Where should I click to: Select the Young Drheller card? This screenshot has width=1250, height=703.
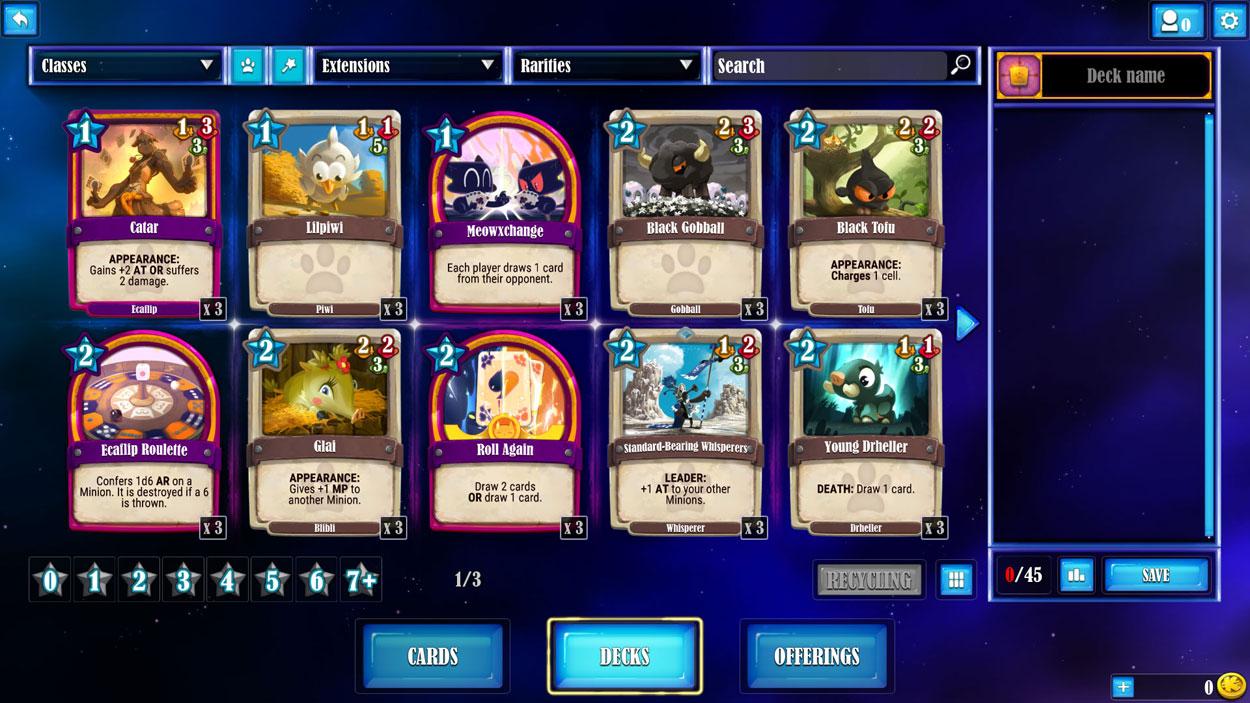pos(866,432)
